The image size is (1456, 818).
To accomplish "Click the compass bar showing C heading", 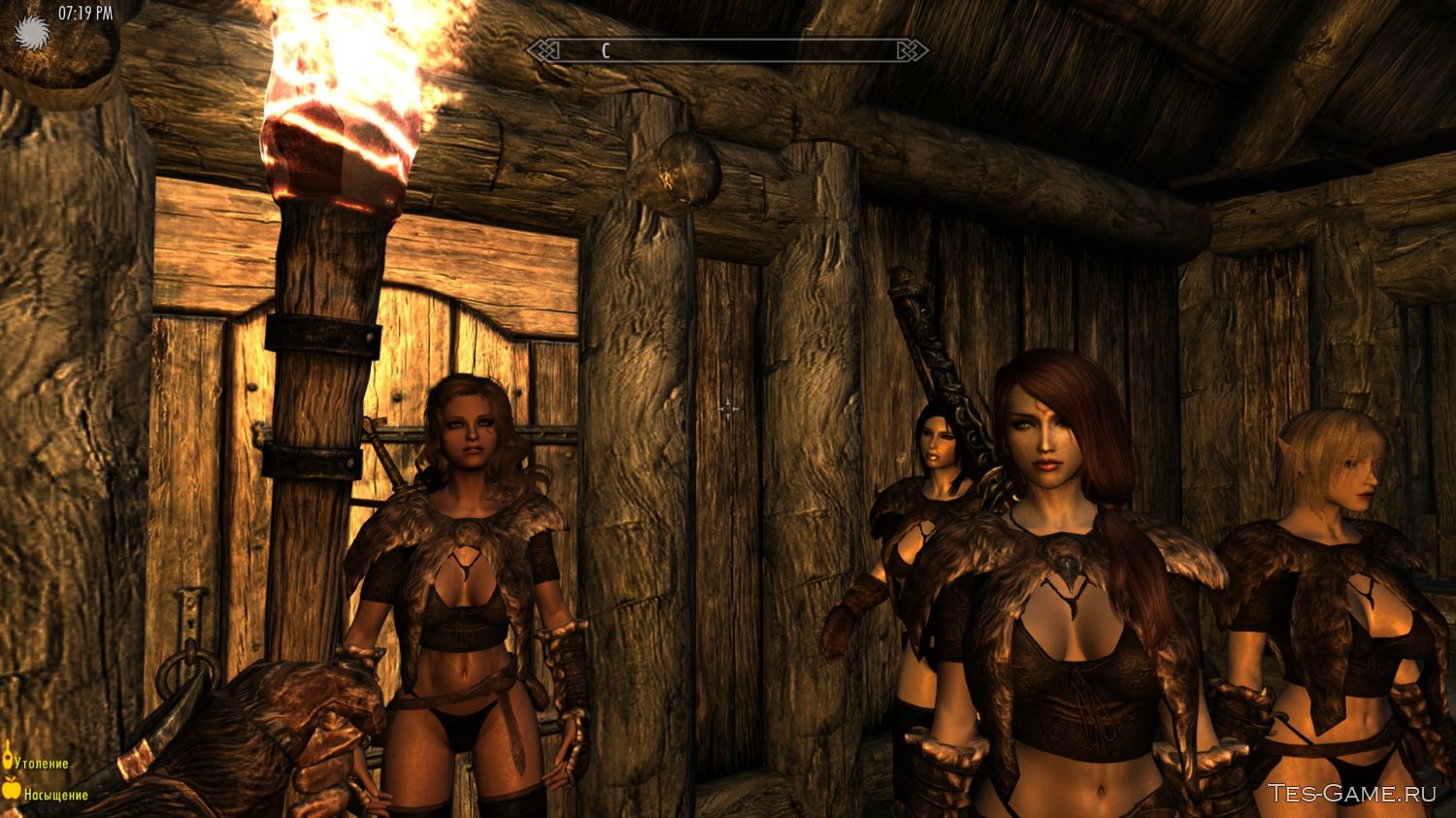I will click(x=727, y=50).
